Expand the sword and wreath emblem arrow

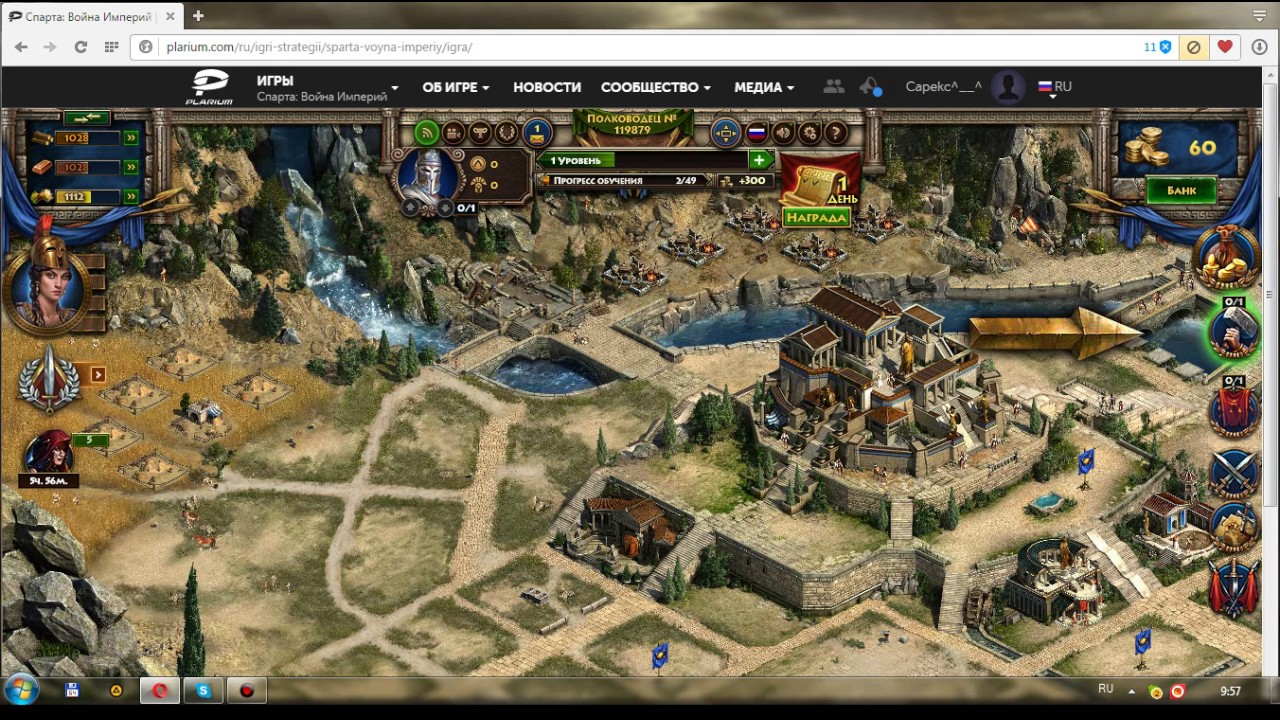(98, 375)
